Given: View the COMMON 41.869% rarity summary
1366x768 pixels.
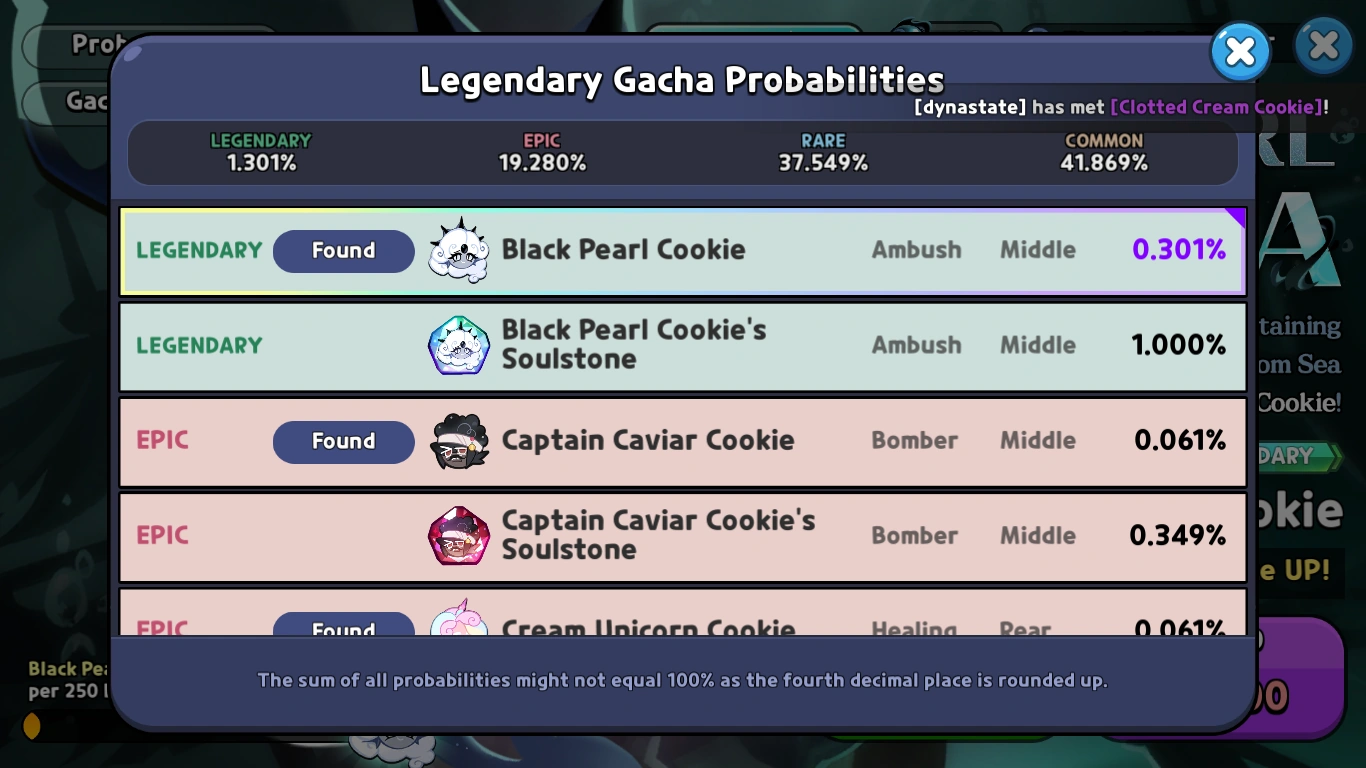Looking at the screenshot, I should point(1104,152).
